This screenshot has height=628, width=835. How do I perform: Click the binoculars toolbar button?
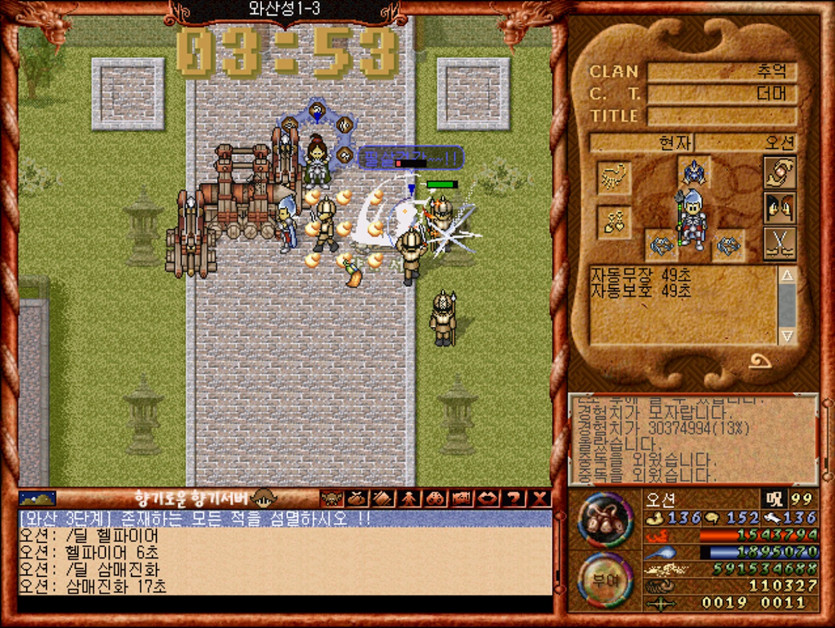436,498
